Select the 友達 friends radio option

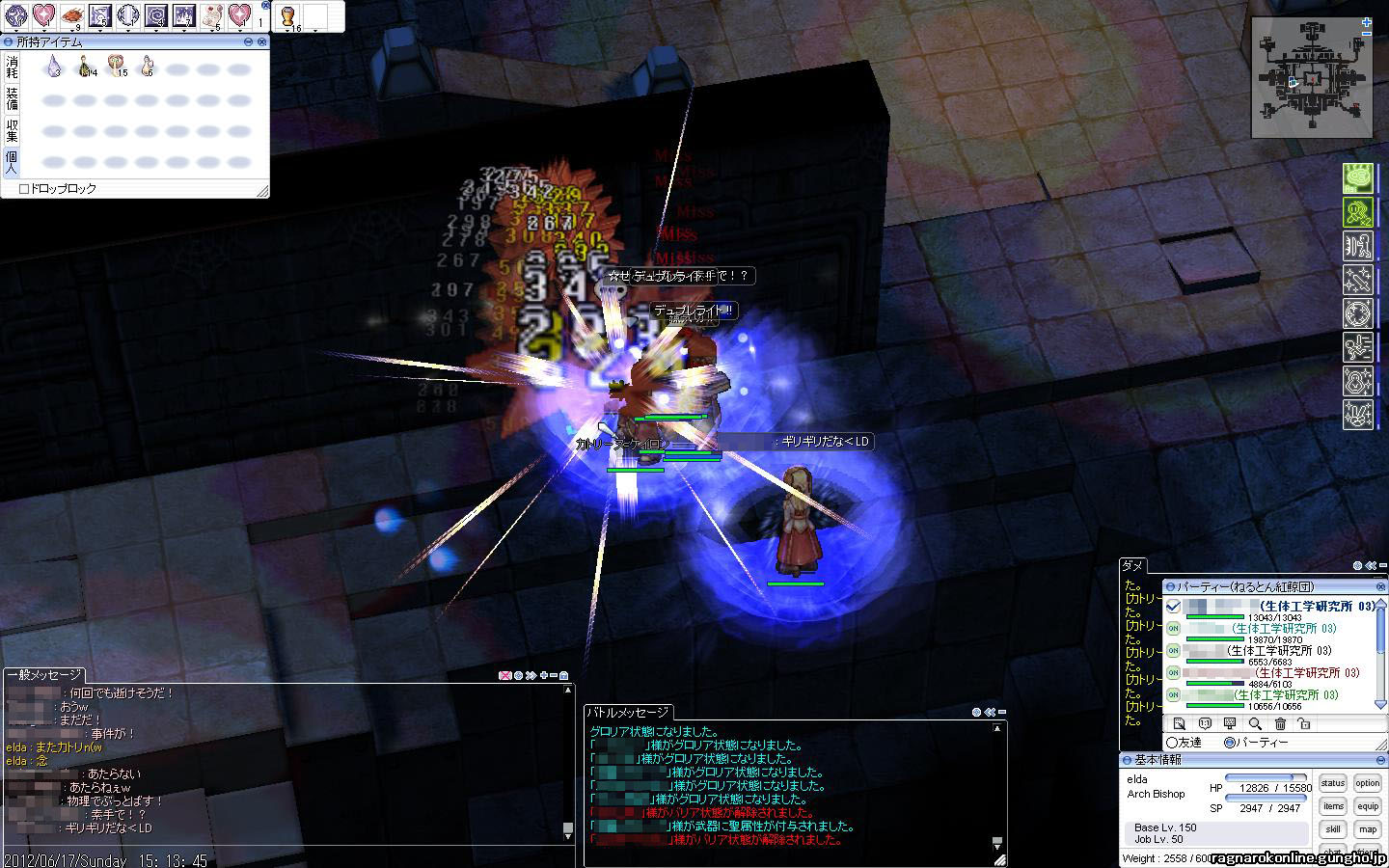[1172, 743]
